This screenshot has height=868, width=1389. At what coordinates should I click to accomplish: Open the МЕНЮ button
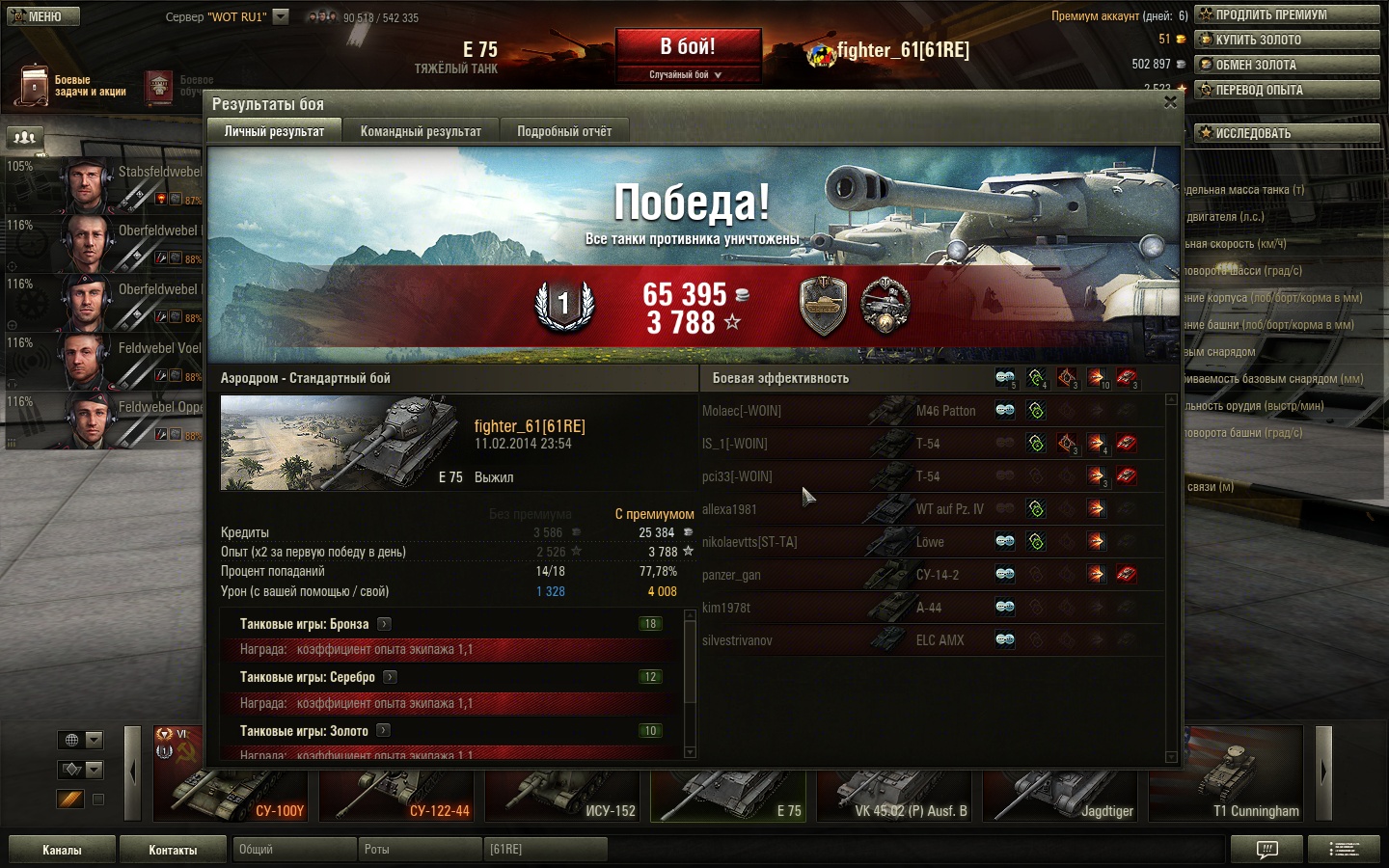click(x=43, y=16)
